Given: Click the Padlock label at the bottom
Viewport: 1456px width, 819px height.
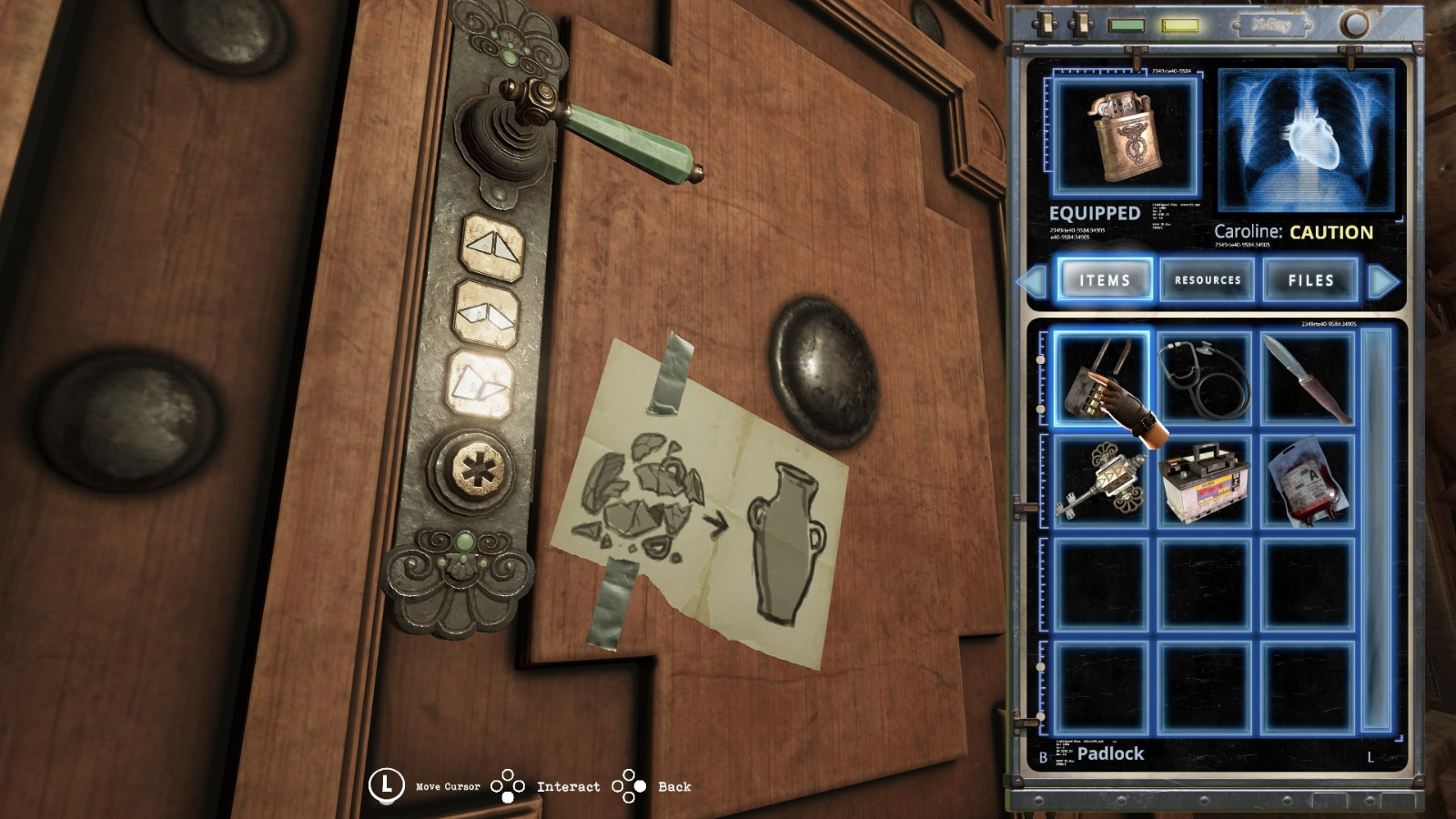Looking at the screenshot, I should [1112, 754].
